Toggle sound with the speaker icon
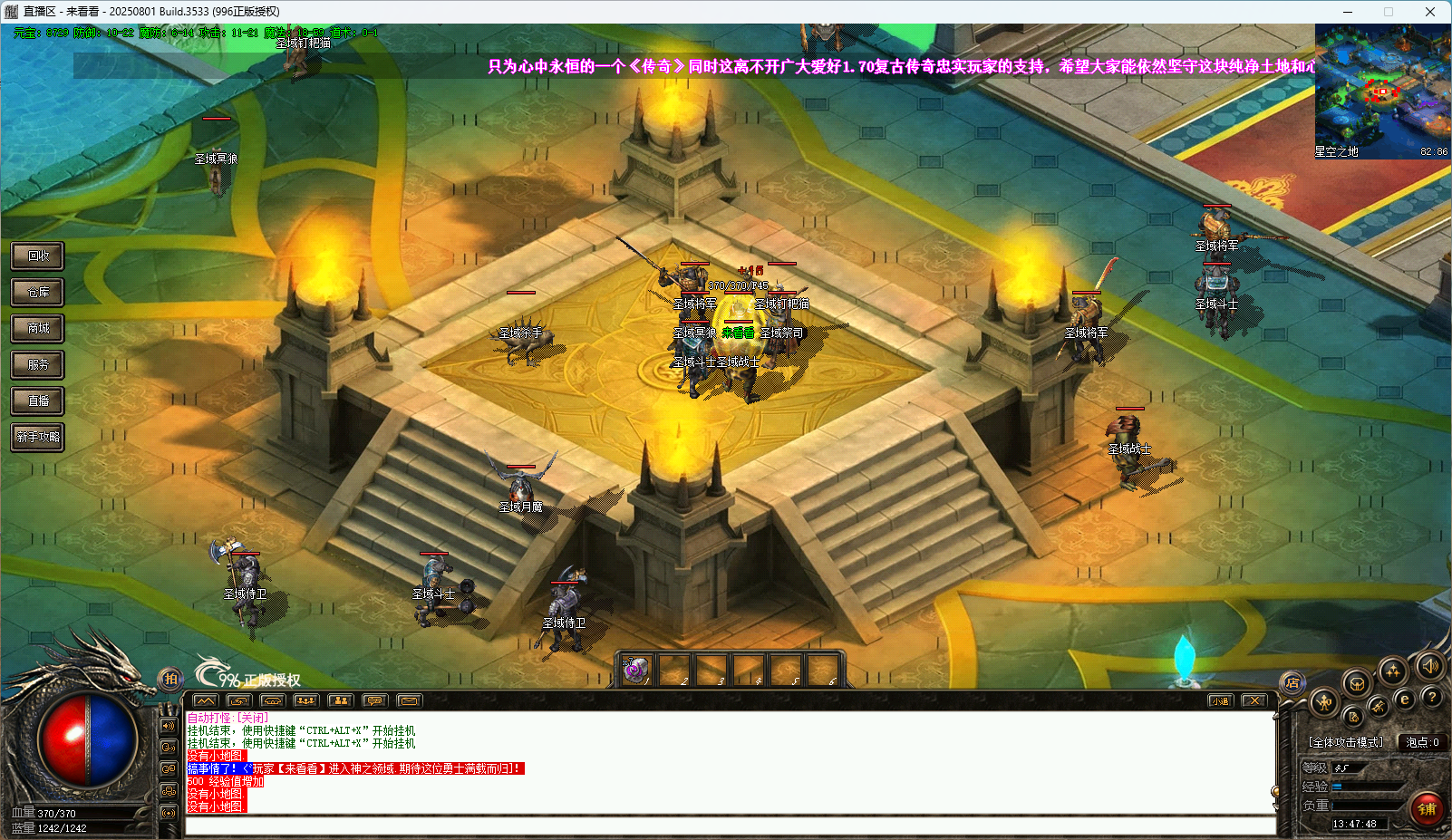Screen dimensions: 1452x840 coord(1429,667)
